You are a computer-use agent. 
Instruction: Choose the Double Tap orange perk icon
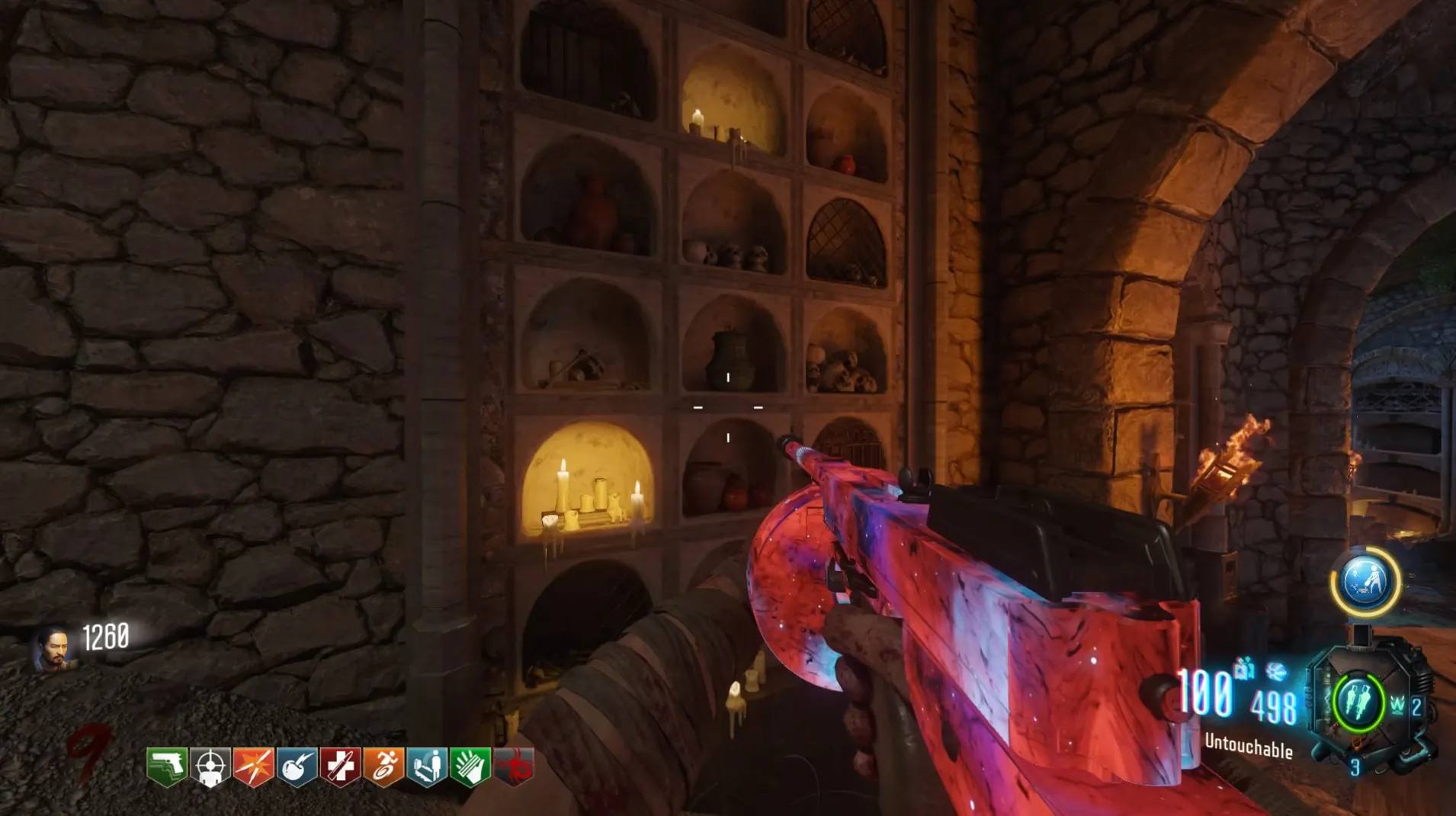(x=254, y=766)
